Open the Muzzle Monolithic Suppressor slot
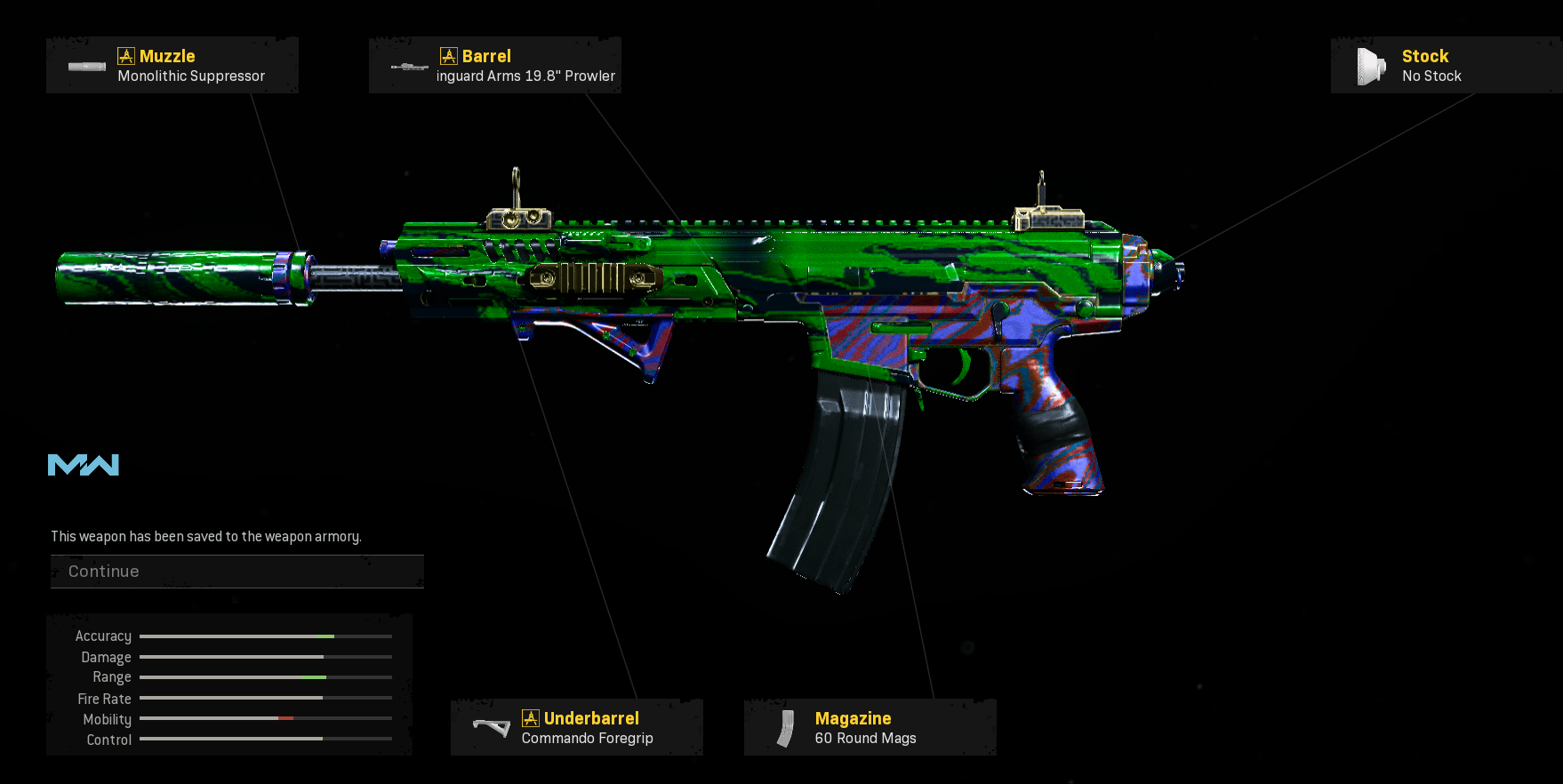Screen dimensions: 1563x784 coord(172,66)
